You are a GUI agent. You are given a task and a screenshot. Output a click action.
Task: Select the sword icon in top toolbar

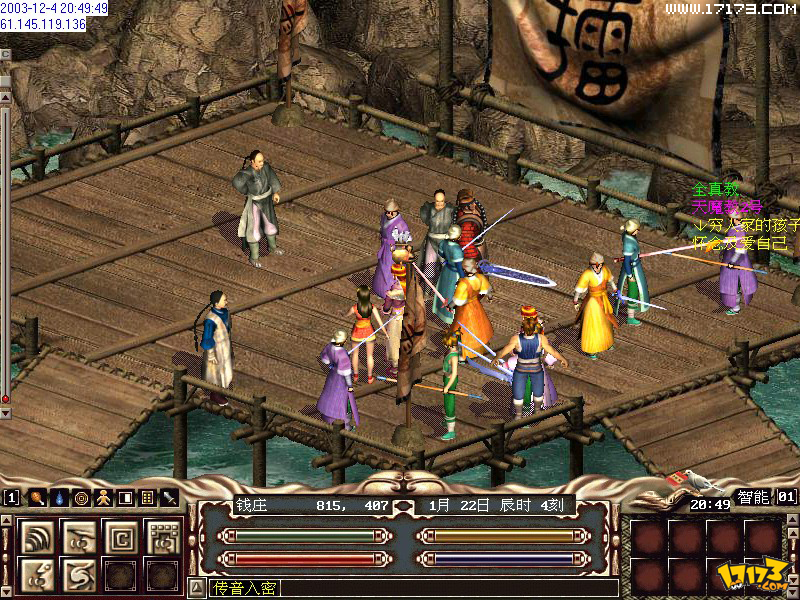click(x=169, y=497)
